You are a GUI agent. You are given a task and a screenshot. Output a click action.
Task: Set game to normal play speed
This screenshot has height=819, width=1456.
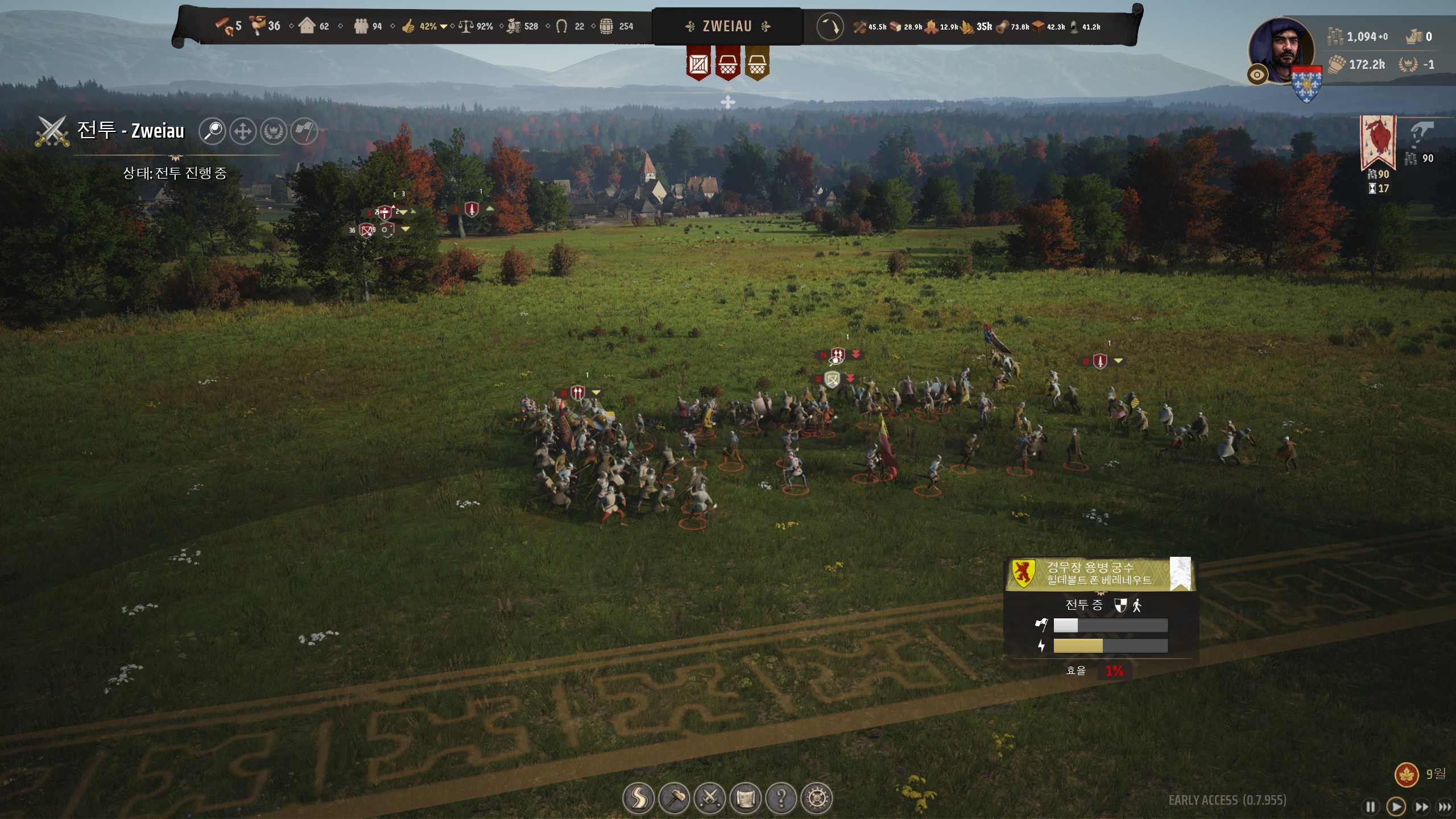pyautogui.click(x=1396, y=806)
